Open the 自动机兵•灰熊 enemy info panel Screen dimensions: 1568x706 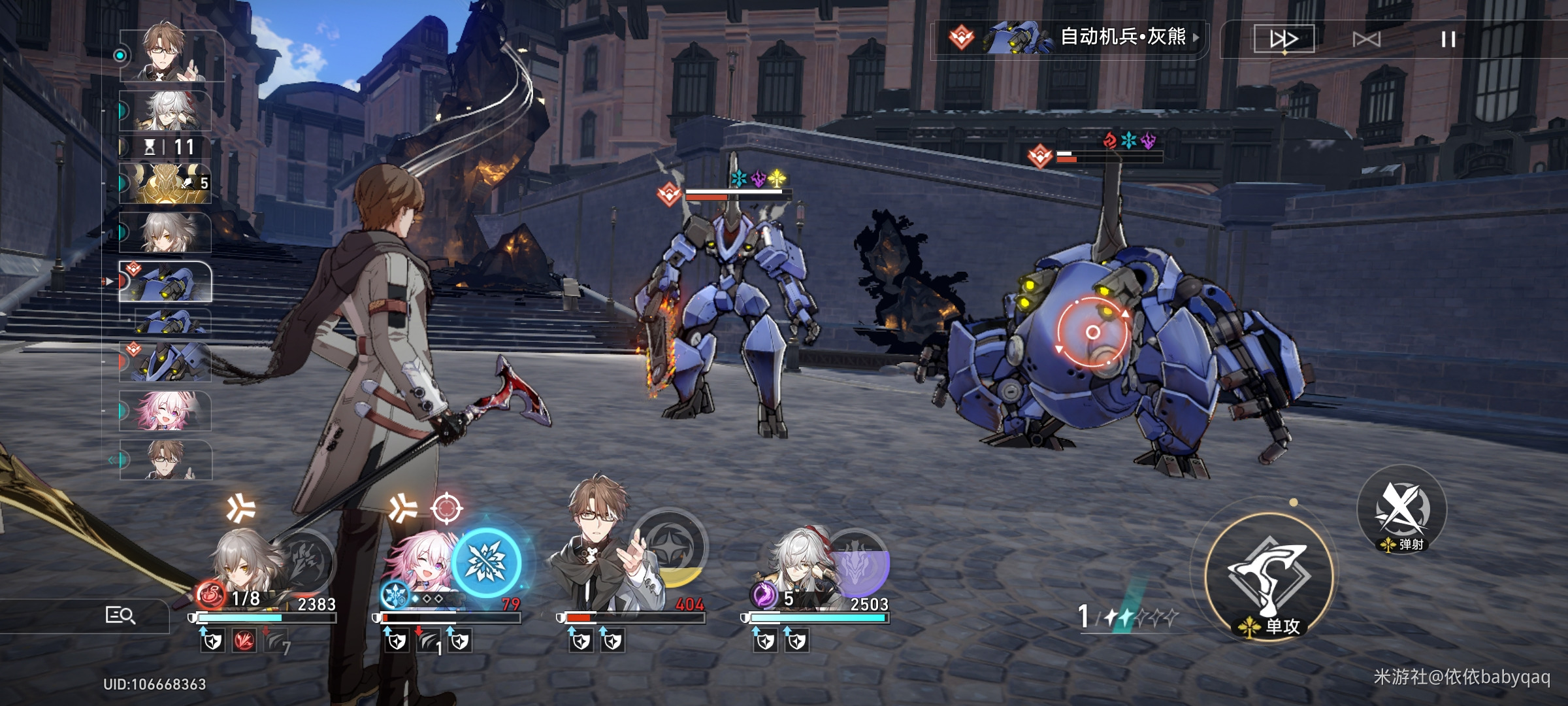click(x=1071, y=37)
